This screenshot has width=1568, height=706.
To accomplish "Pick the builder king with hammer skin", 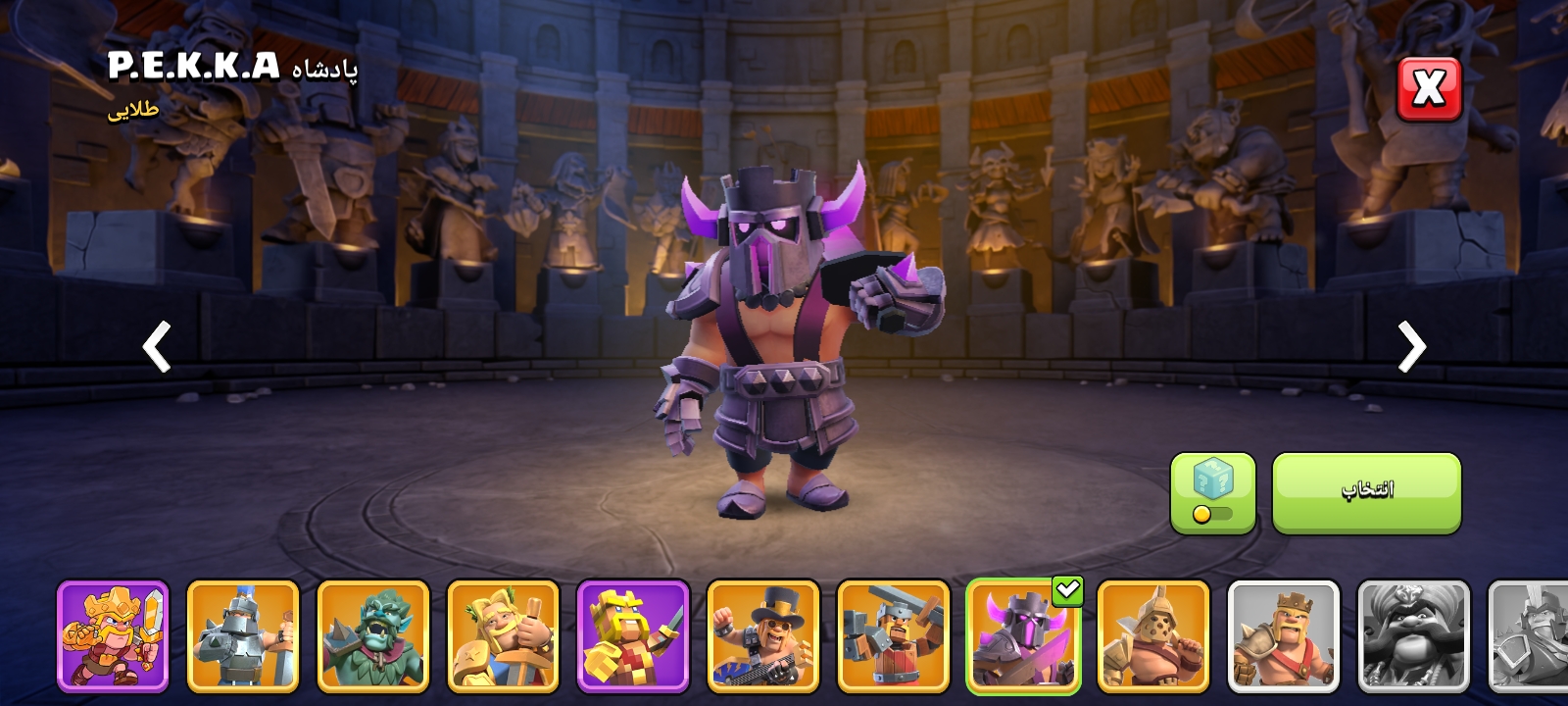I will [893, 636].
